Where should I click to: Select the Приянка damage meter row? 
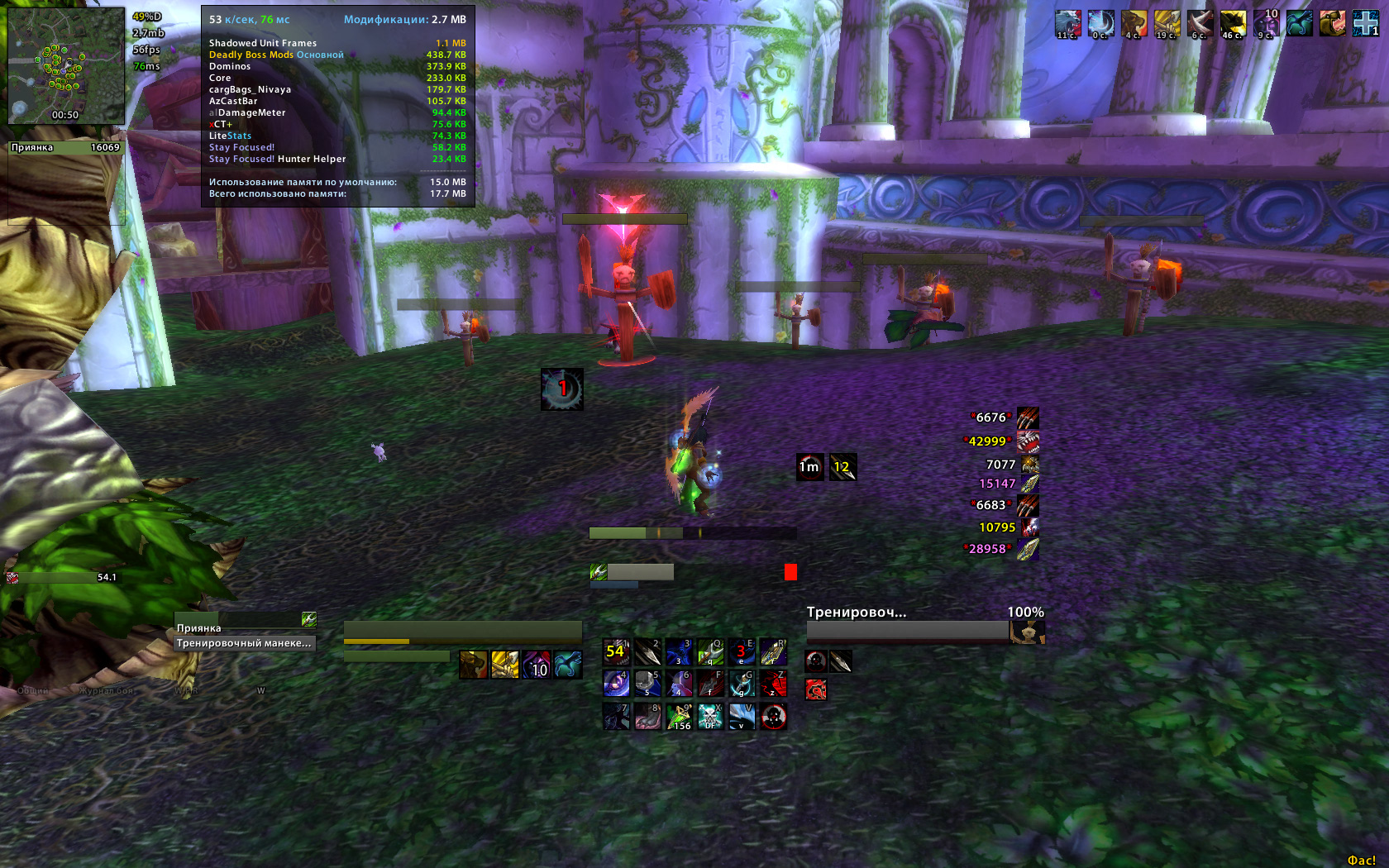[x=65, y=148]
